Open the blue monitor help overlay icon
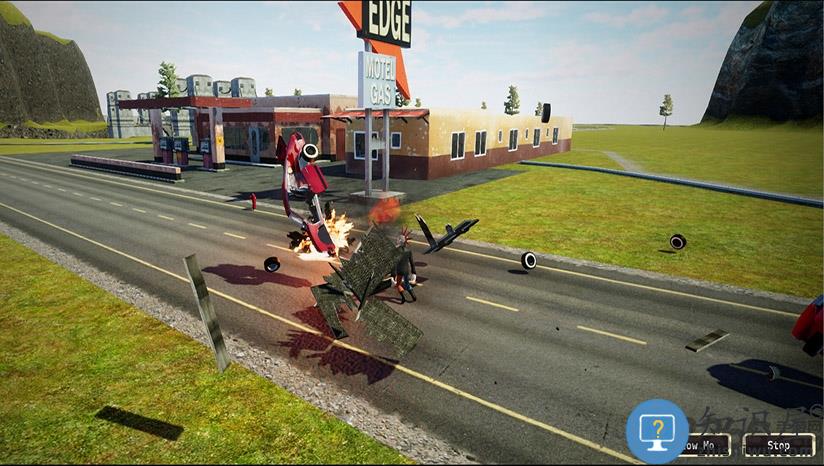824x466 pixels. point(657,431)
